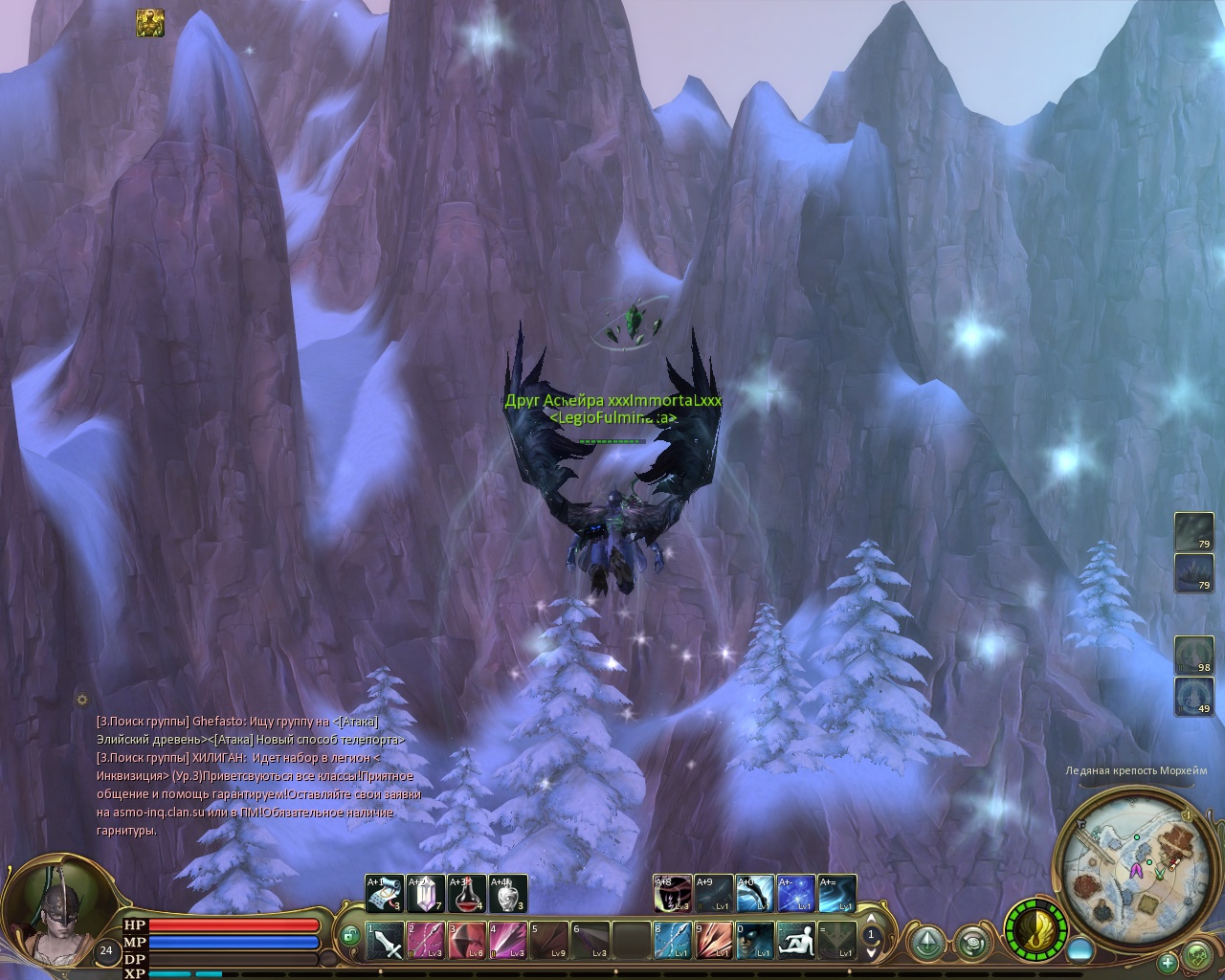This screenshot has height=980, width=1225.
Task: Use the white crystal item
Action: click(424, 894)
